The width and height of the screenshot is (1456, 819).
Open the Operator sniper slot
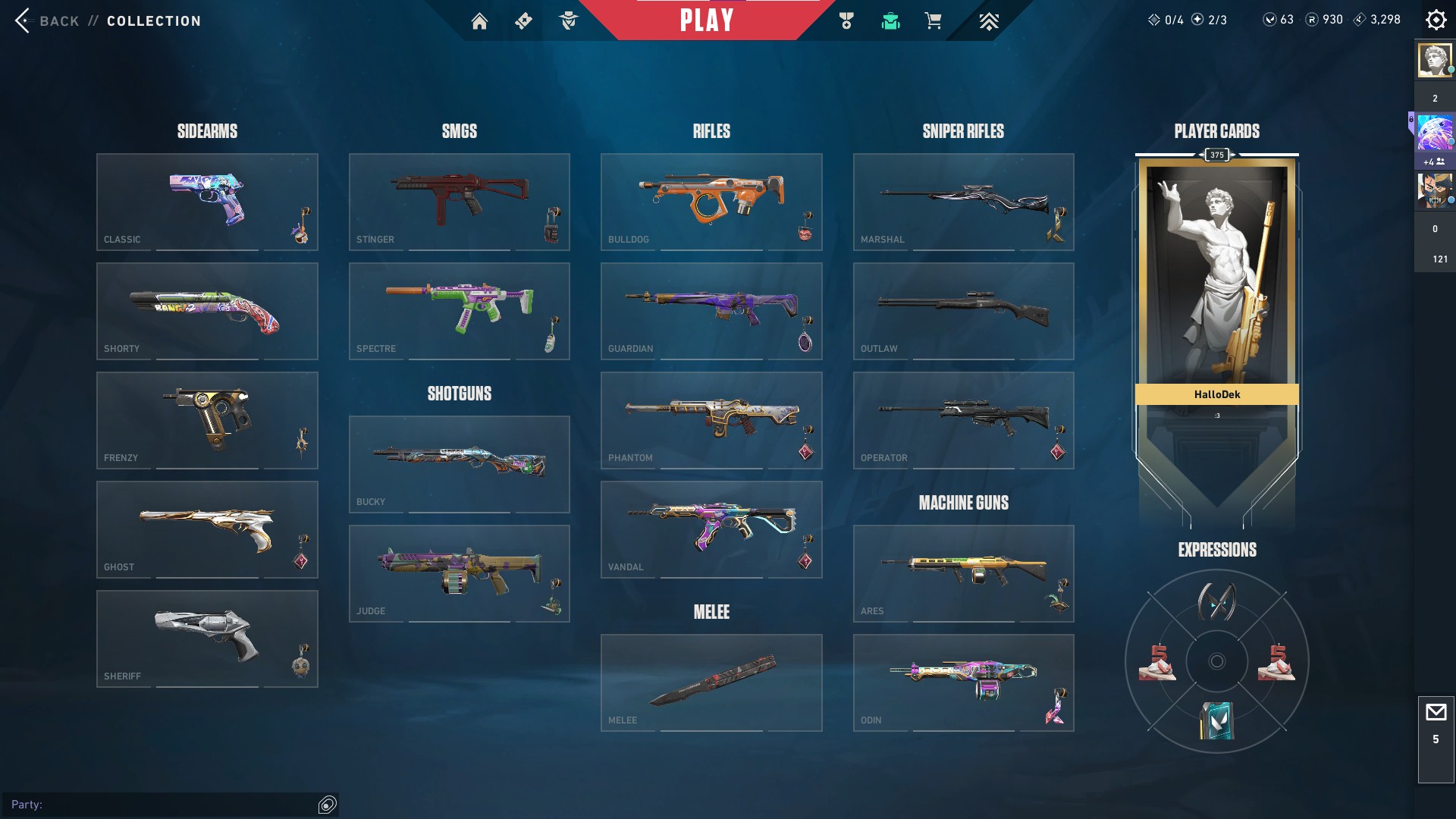click(963, 420)
